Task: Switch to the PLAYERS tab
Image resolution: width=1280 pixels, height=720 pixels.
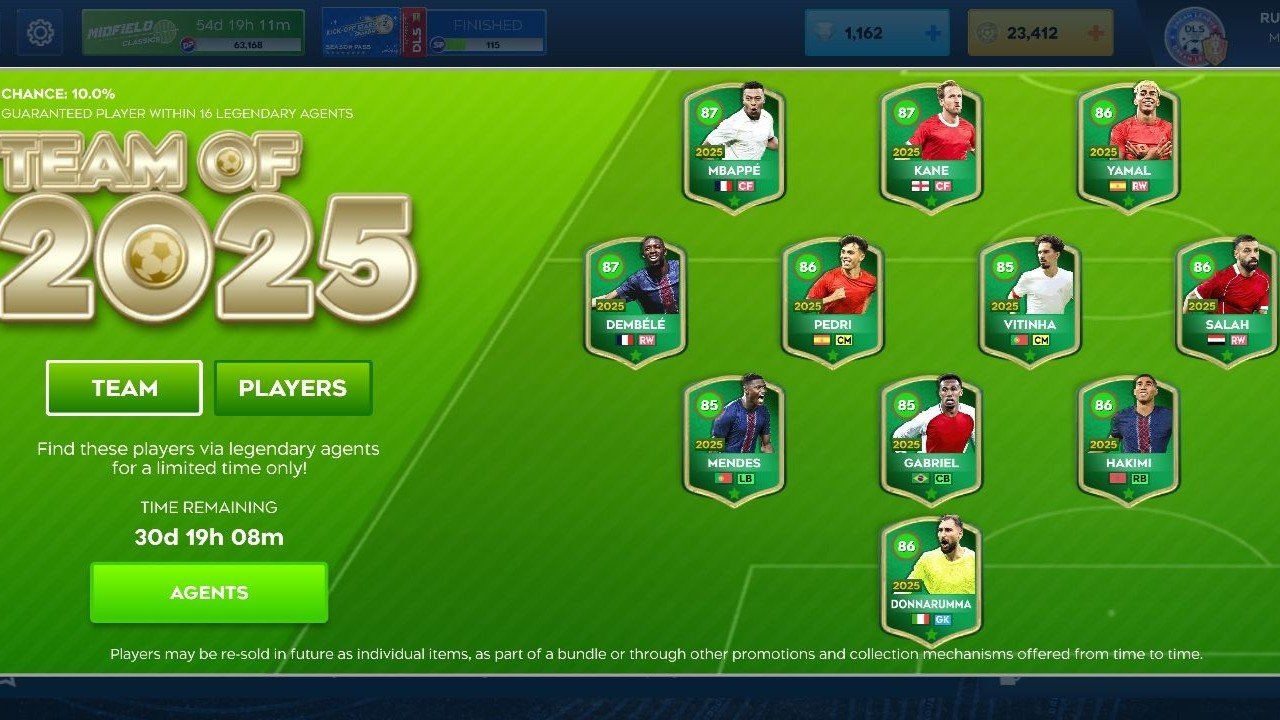Action: [293, 388]
